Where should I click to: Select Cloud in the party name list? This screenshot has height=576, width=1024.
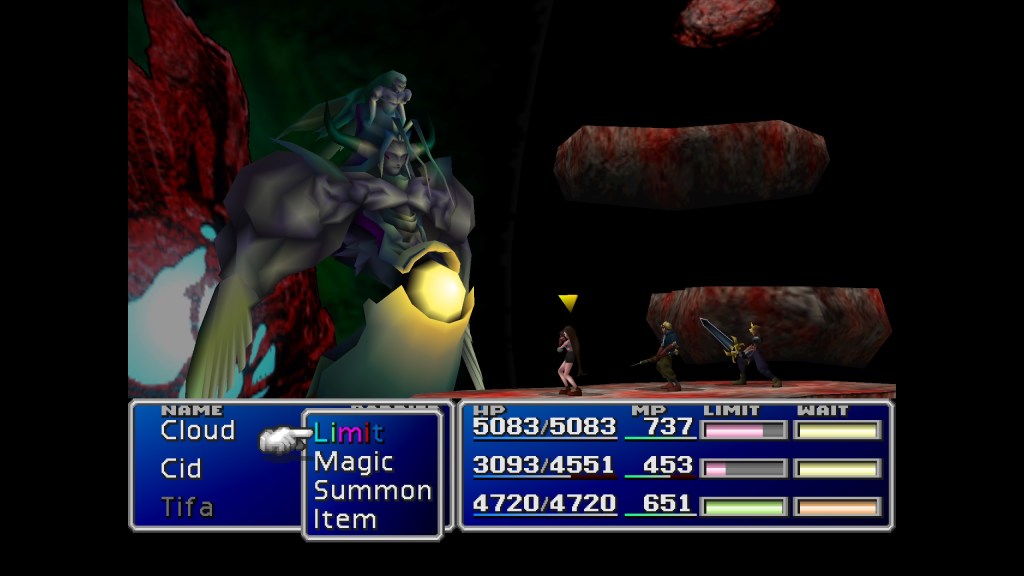[197, 431]
